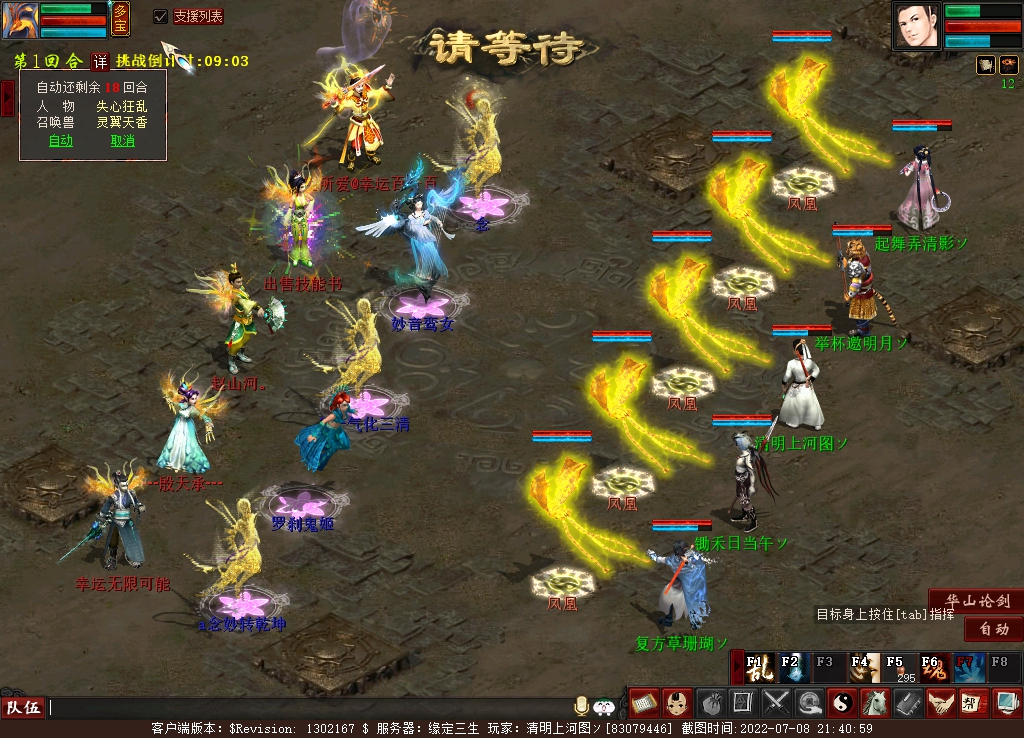1024x738 pixels.
Task: Open the 多宝 button beside the pet bars
Action: (x=121, y=18)
